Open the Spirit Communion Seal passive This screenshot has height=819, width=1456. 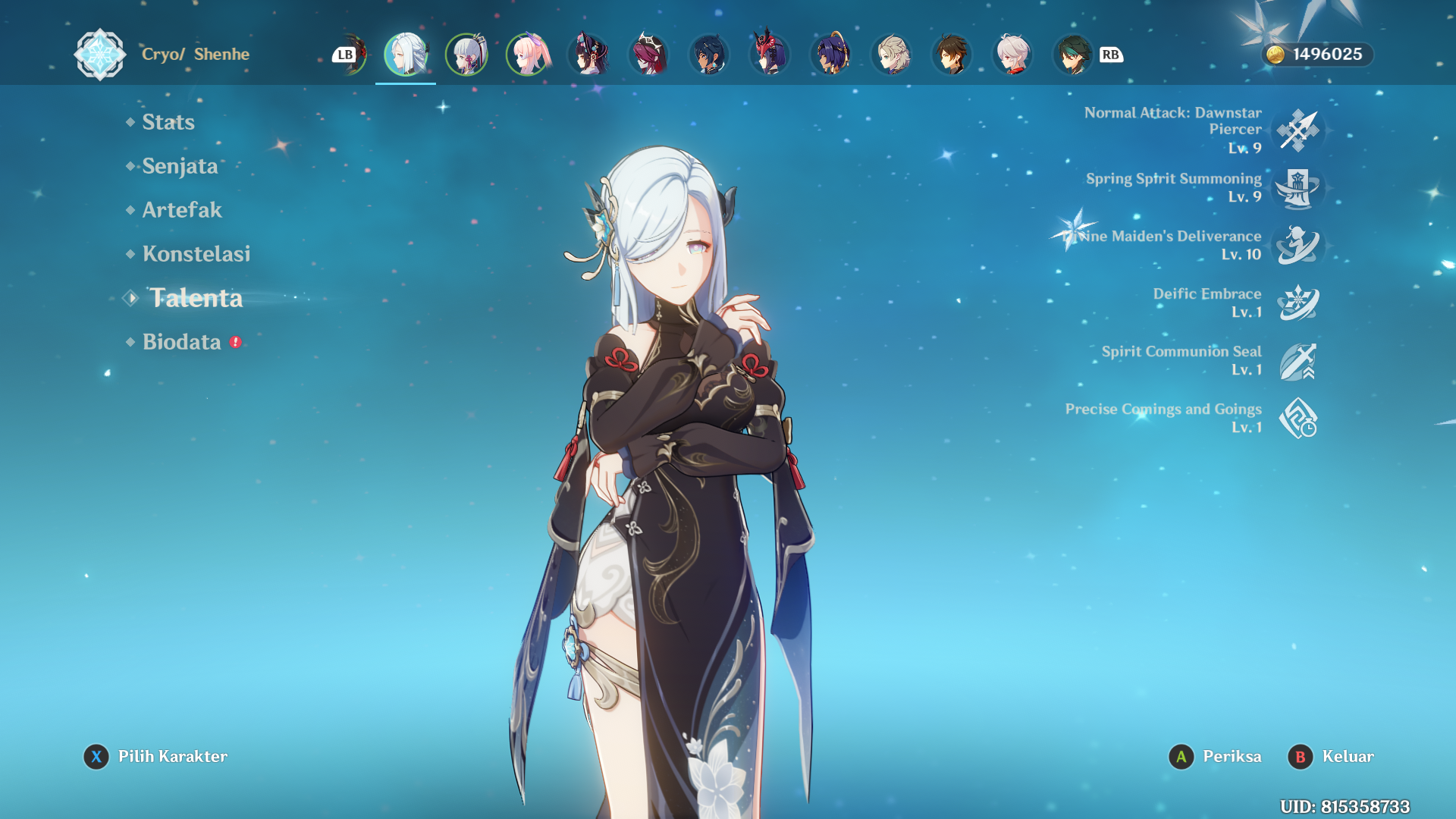click(x=1298, y=361)
